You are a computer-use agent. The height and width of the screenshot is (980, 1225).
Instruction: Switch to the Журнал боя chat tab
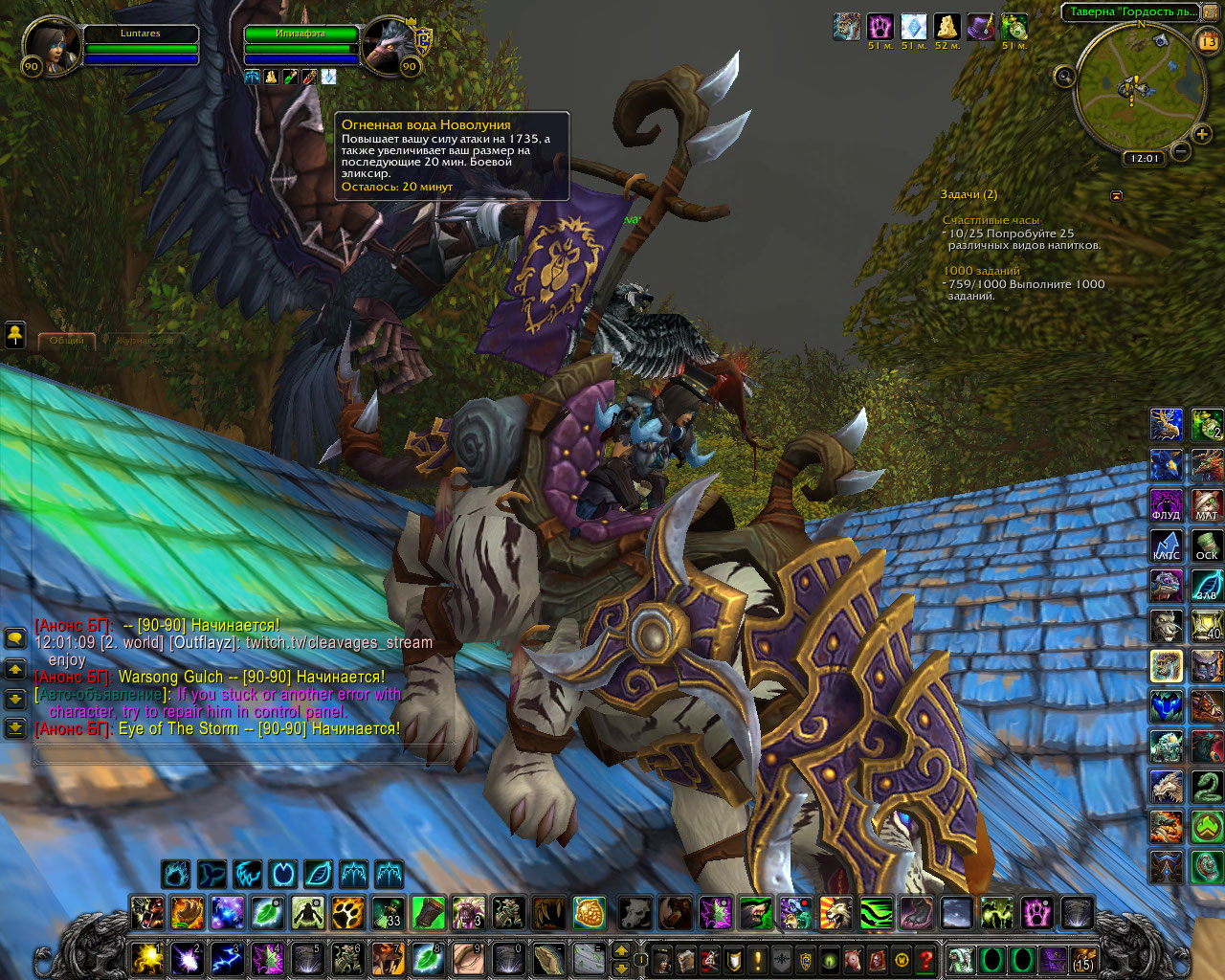pyautogui.click(x=144, y=341)
